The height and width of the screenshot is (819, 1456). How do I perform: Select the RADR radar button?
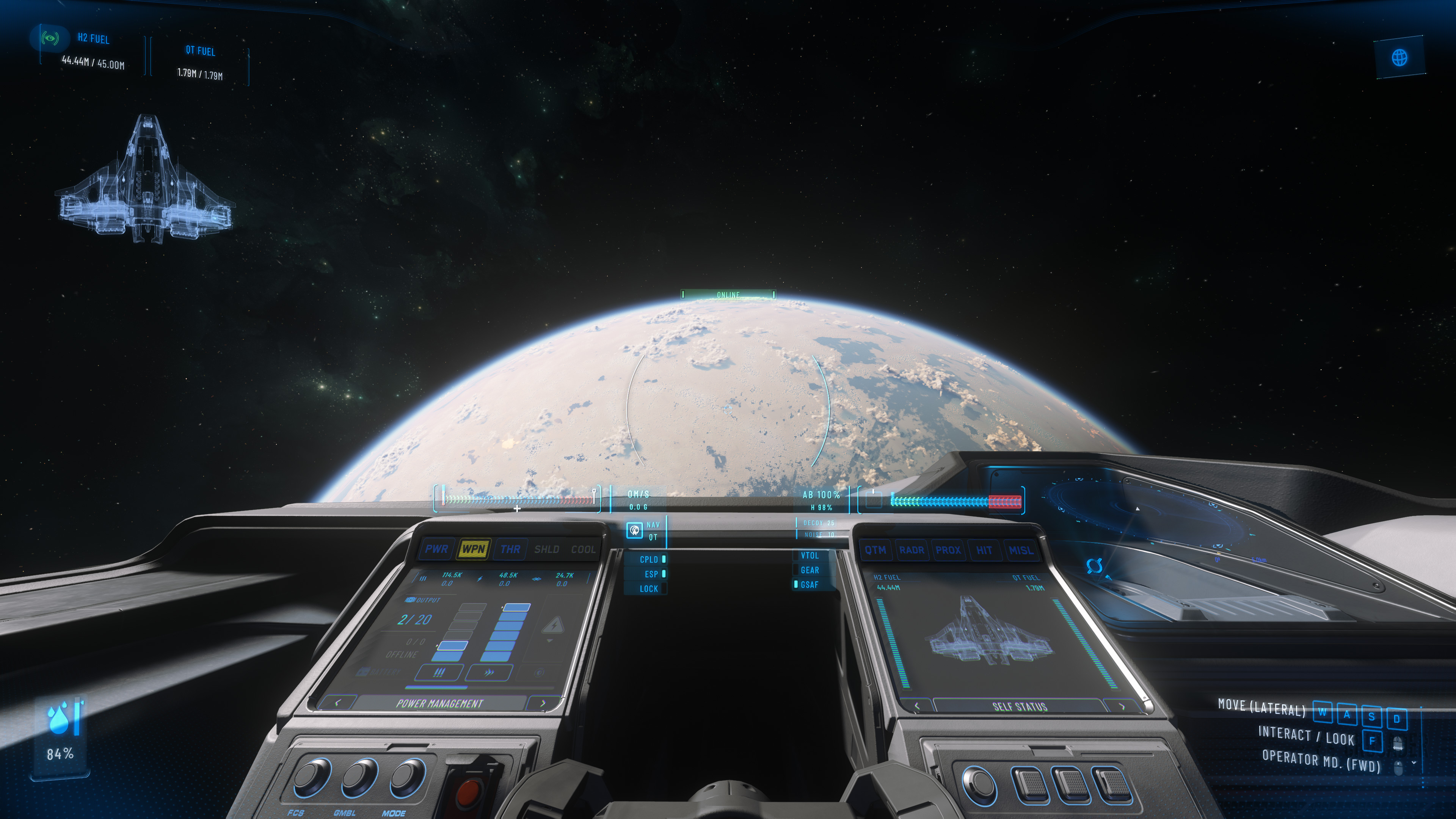[912, 550]
